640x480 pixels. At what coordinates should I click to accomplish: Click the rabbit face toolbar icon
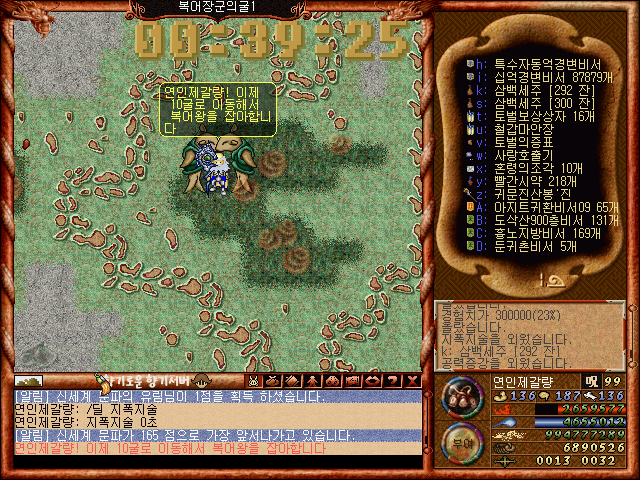(254, 381)
